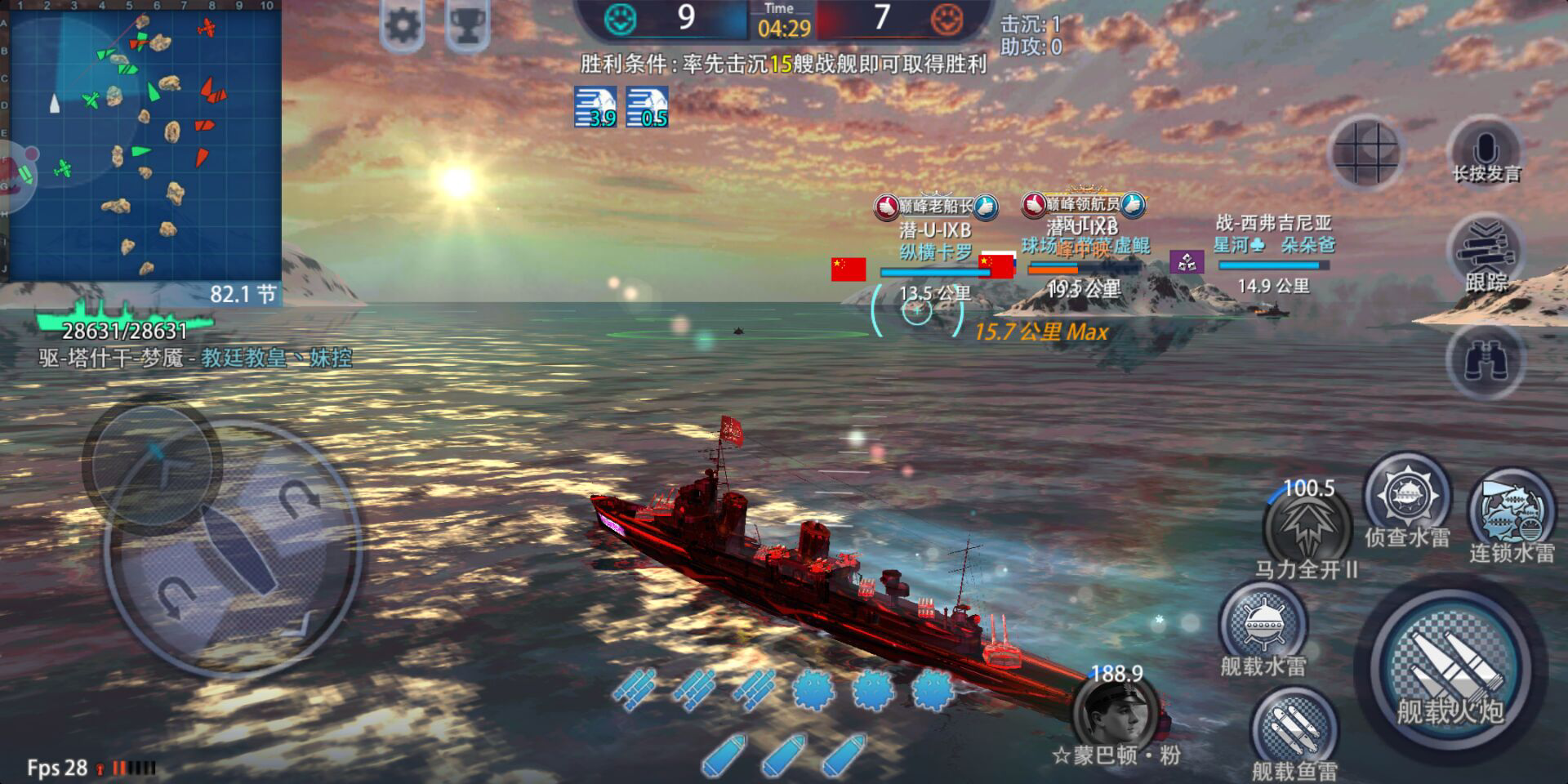The image size is (1568, 784).
Task: Open the gear settings menu
Action: [402, 26]
